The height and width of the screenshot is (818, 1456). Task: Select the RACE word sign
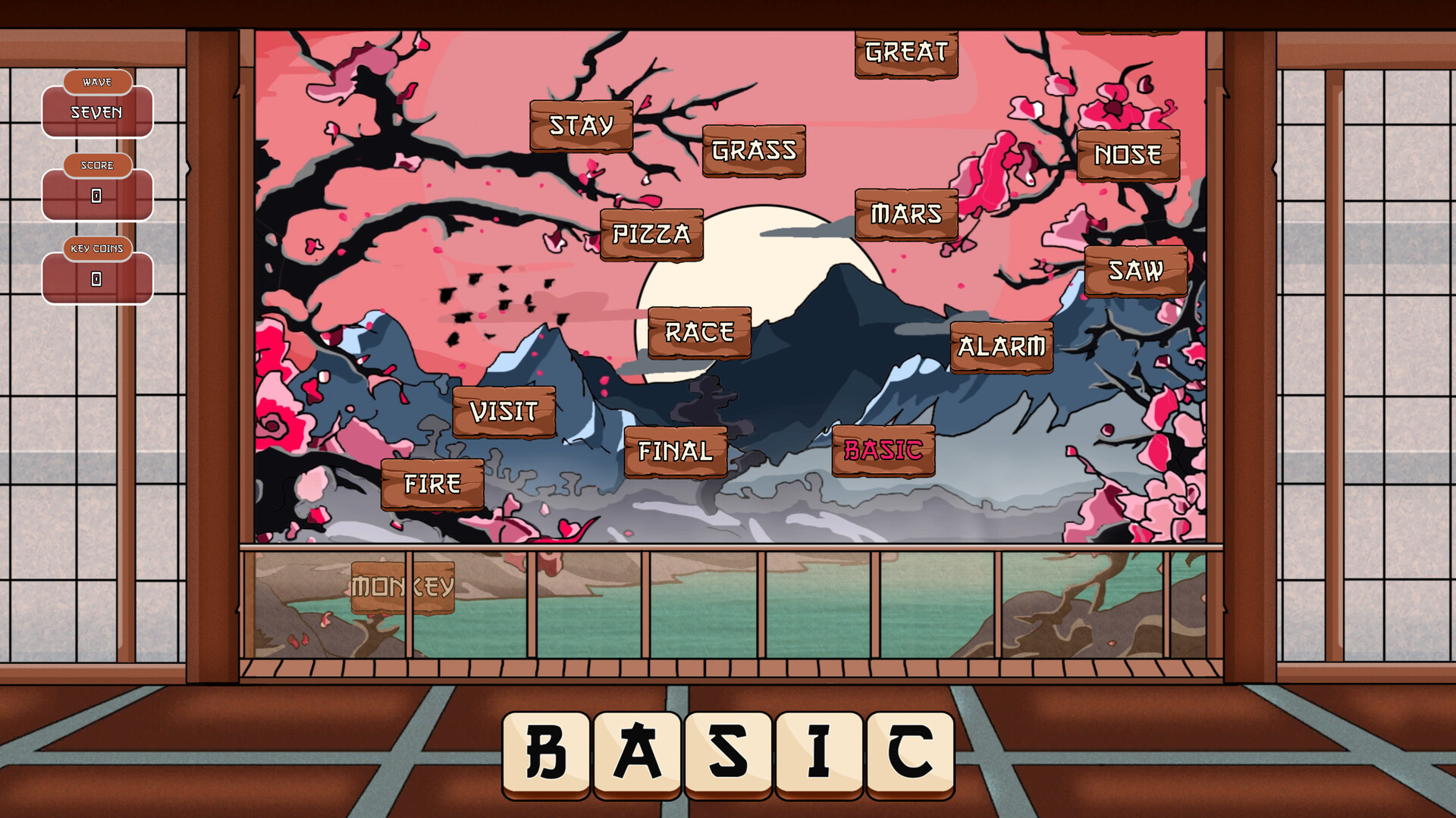(x=699, y=331)
